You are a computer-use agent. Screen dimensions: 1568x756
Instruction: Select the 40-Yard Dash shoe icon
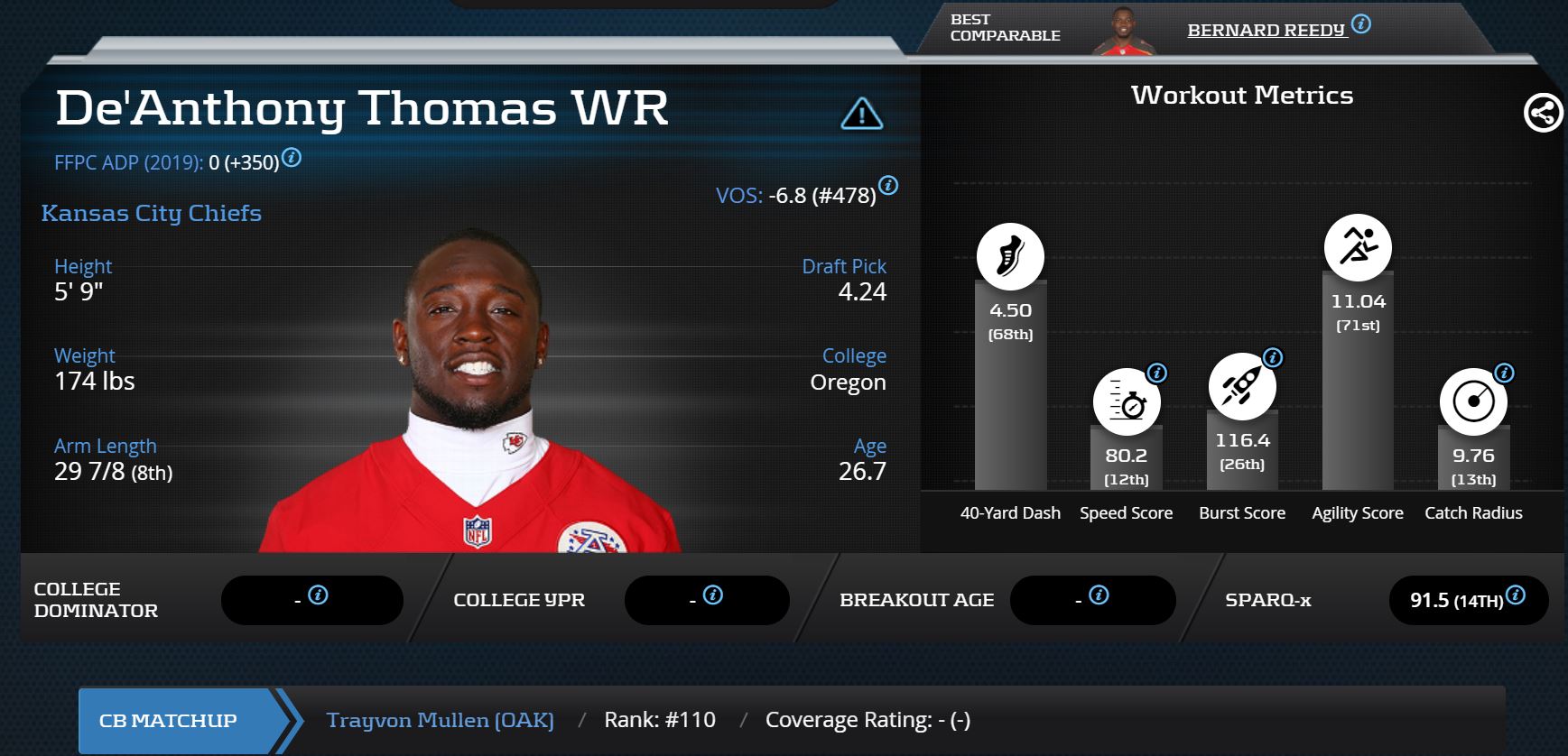click(1009, 256)
